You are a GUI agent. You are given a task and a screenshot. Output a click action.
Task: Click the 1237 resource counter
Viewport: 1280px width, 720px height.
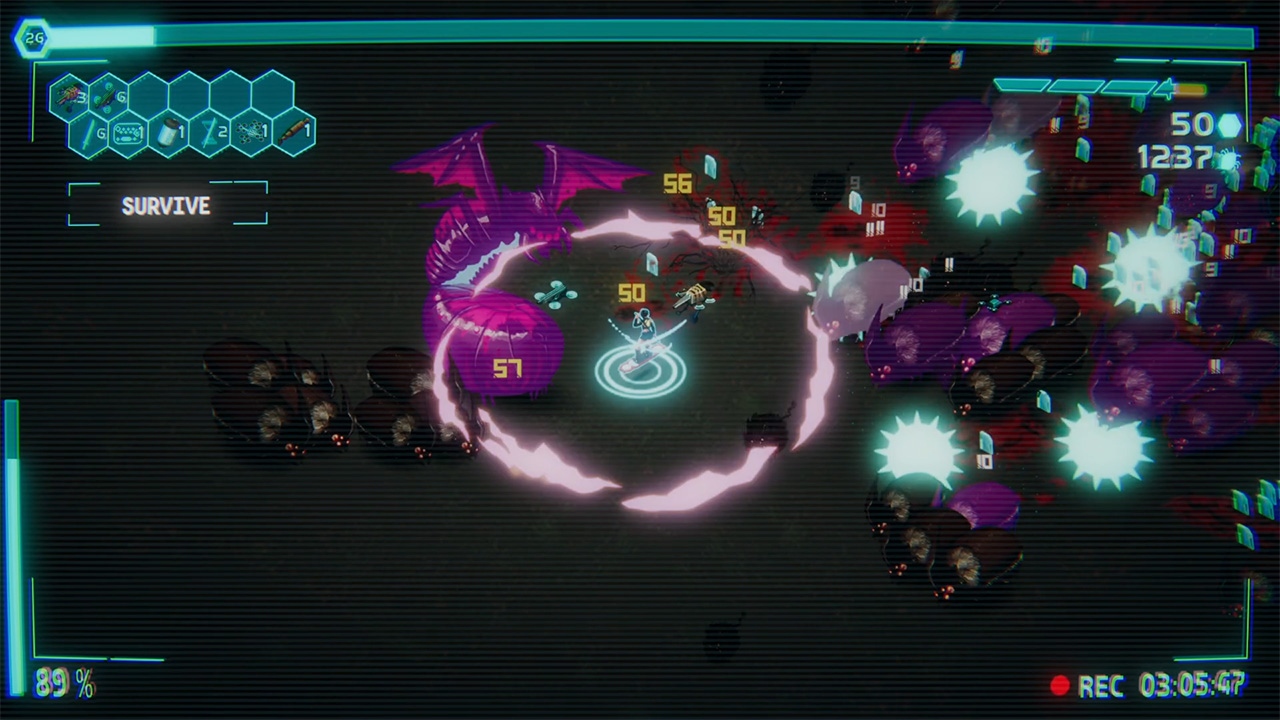pos(1177,155)
